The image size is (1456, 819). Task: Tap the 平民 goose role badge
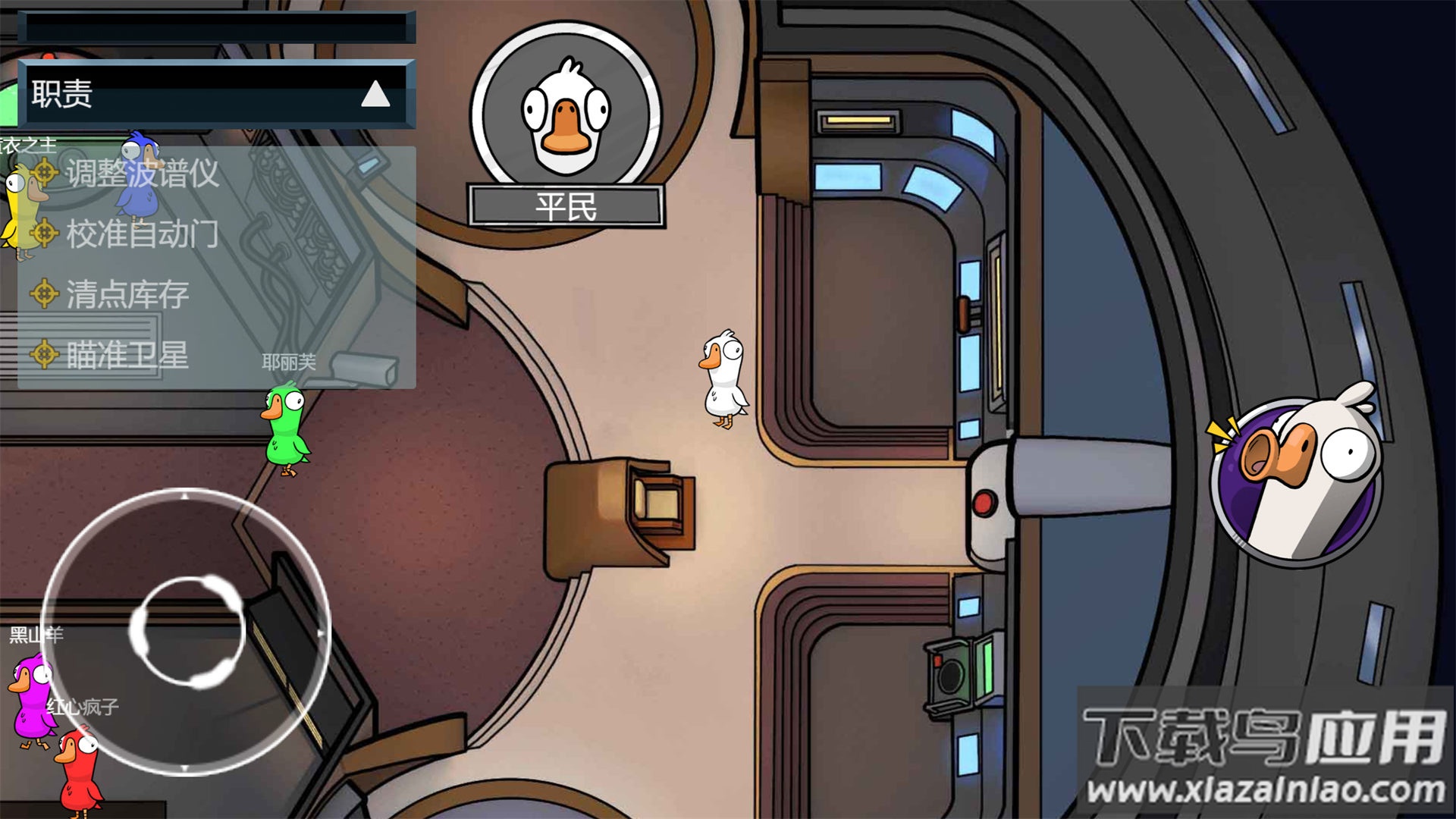[566, 125]
